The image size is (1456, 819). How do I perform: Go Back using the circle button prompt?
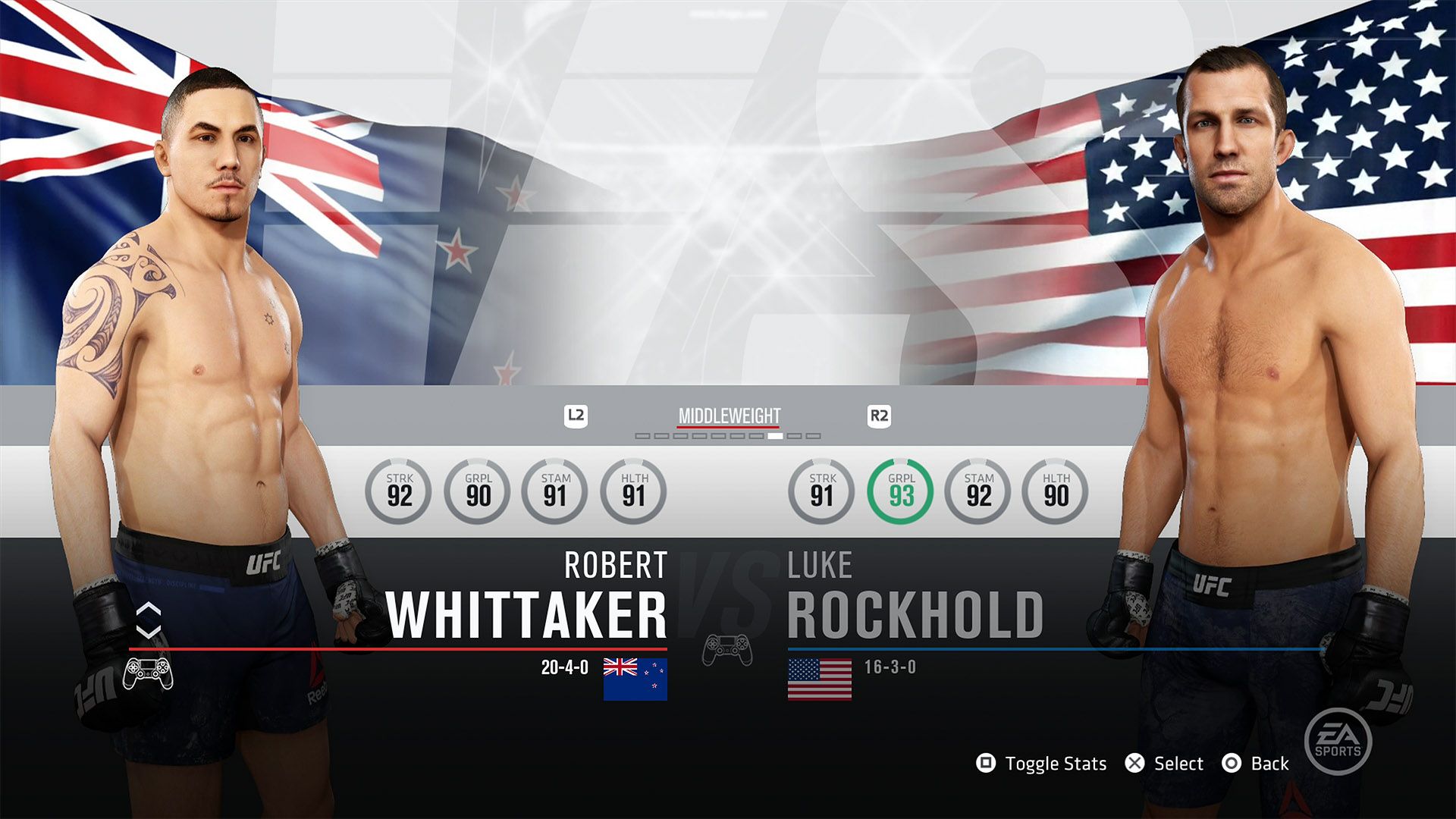[1232, 764]
